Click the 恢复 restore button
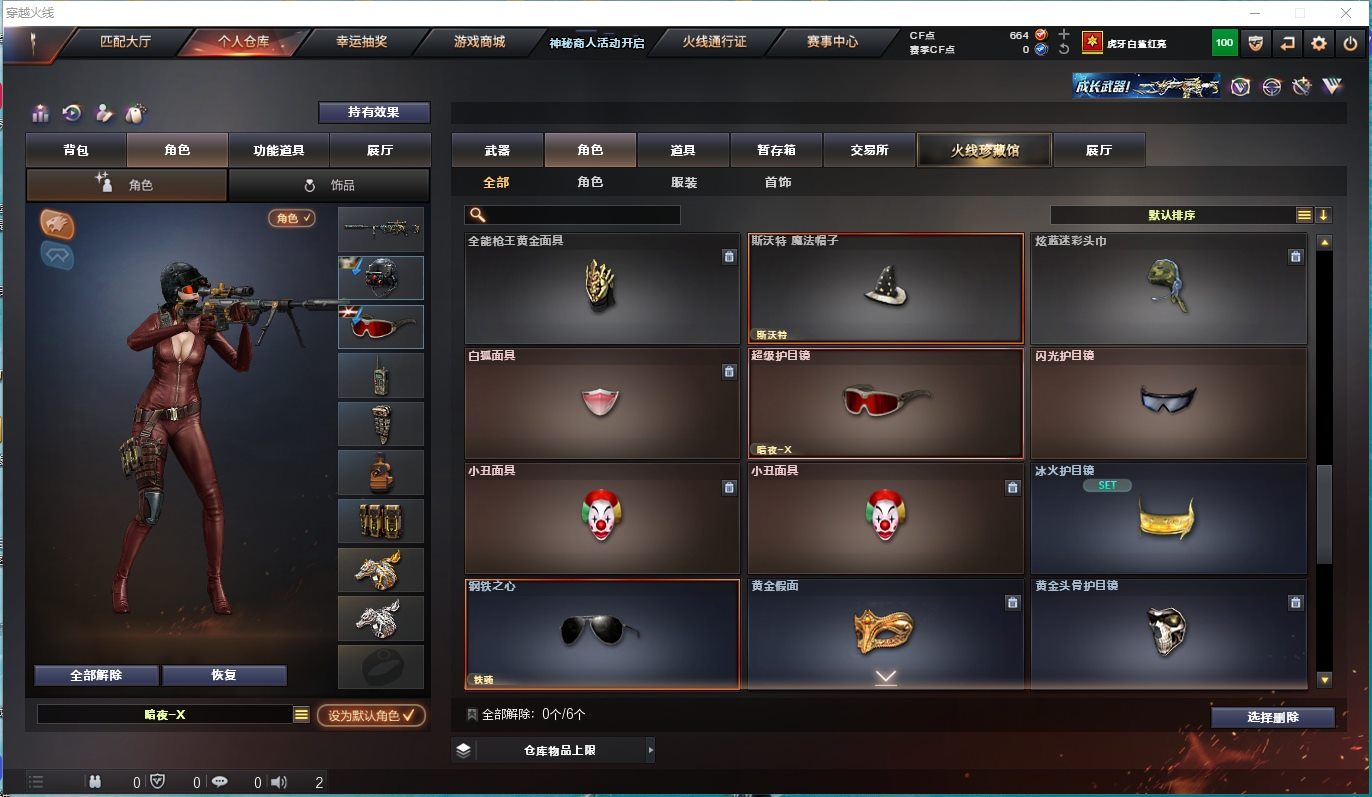The height and width of the screenshot is (797, 1372). (224, 675)
